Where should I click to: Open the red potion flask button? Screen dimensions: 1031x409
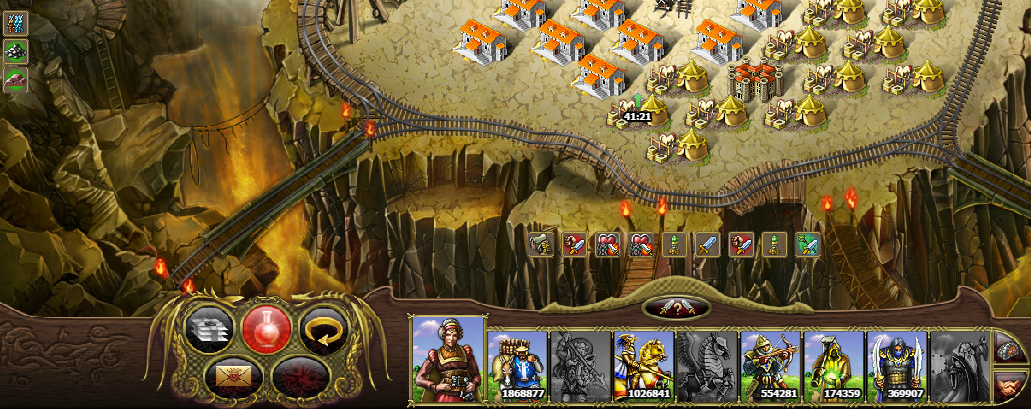[266, 329]
